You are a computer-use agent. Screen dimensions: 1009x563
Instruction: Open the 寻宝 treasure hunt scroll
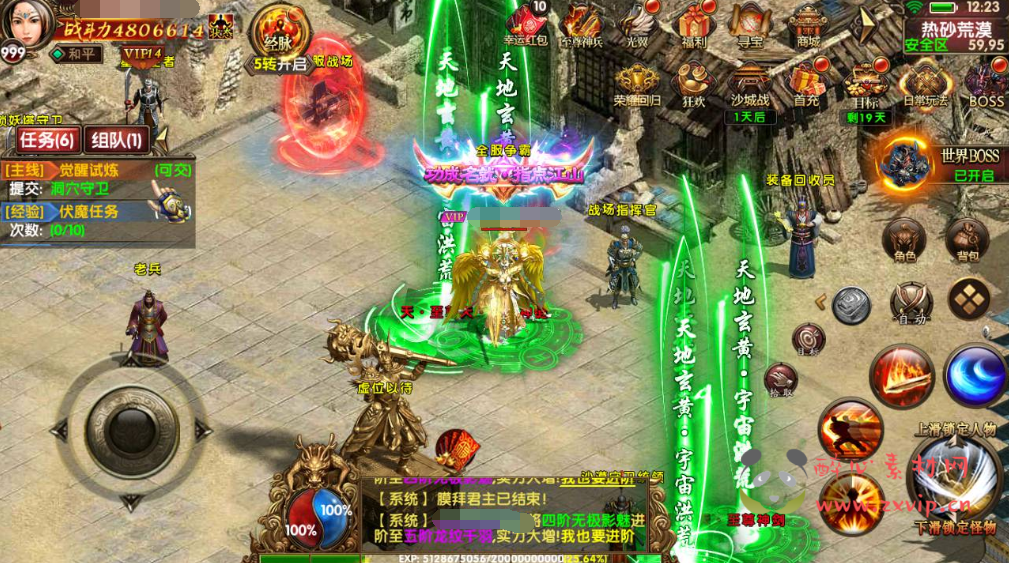coord(749,24)
